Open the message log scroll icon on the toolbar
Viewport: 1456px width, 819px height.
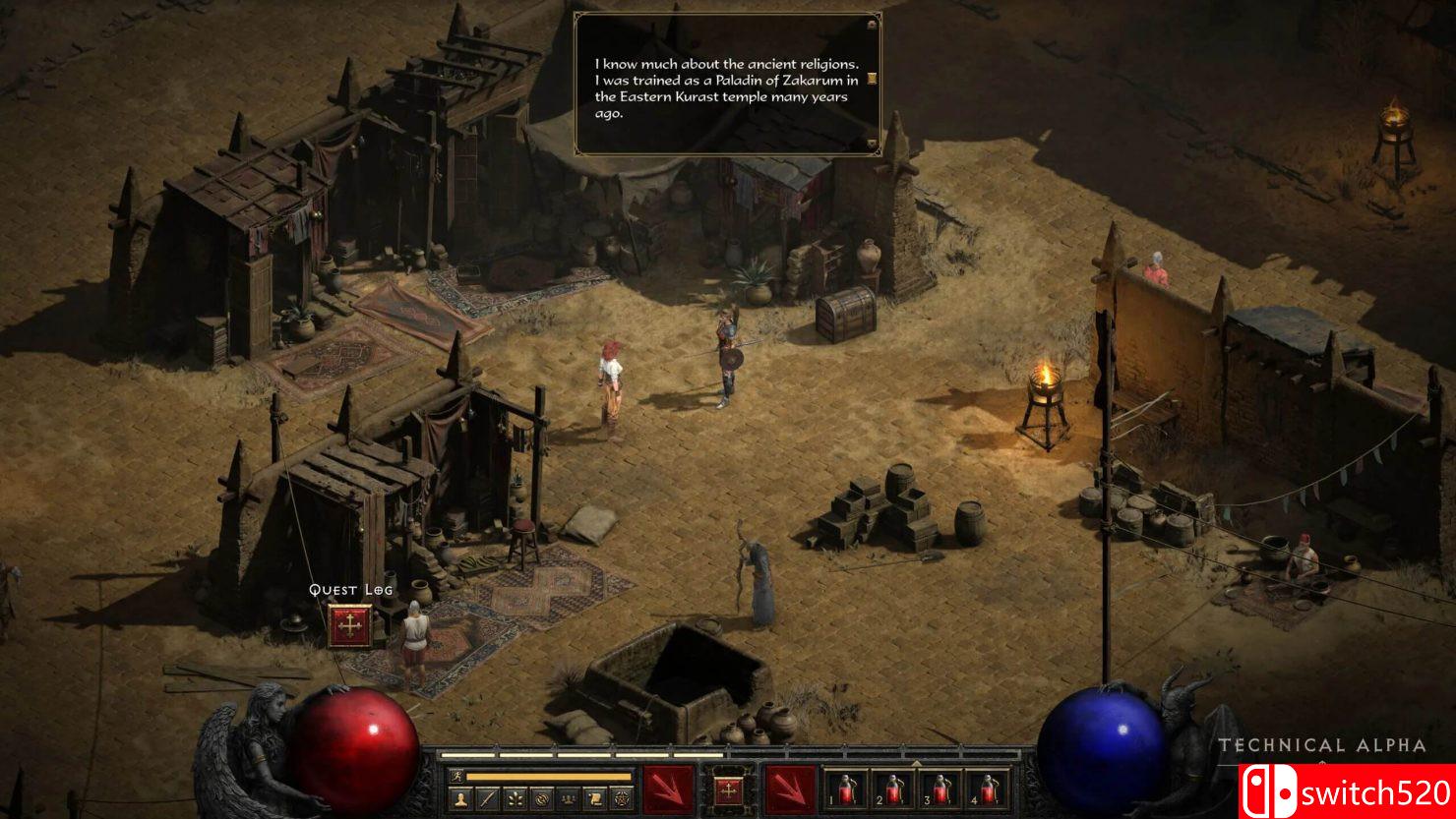pyautogui.click(x=594, y=798)
